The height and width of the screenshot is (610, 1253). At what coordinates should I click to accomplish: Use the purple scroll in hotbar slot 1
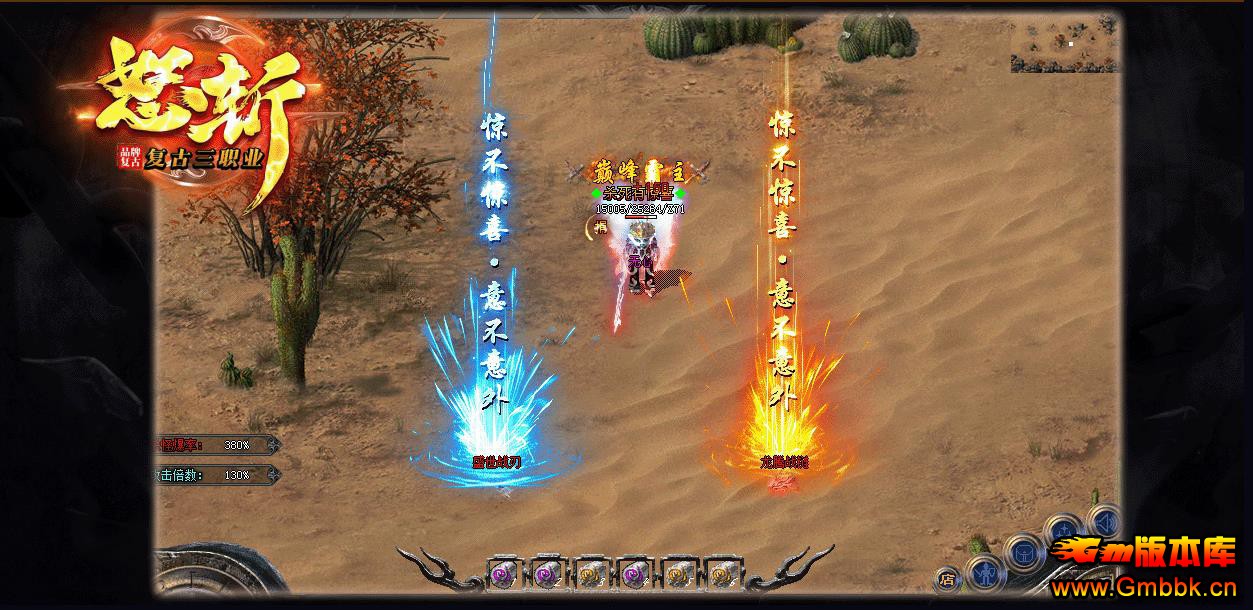click(500, 575)
